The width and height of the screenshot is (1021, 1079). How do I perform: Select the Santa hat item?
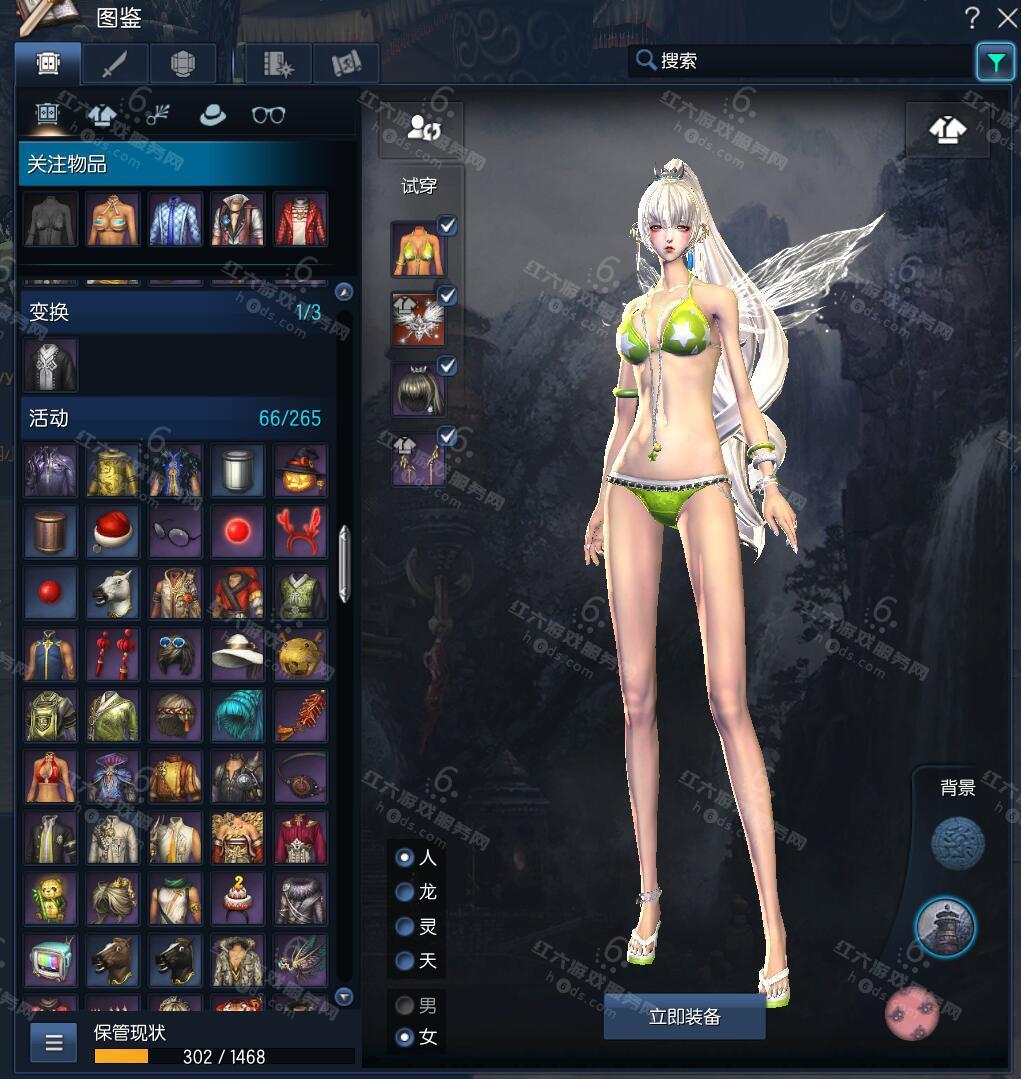112,531
